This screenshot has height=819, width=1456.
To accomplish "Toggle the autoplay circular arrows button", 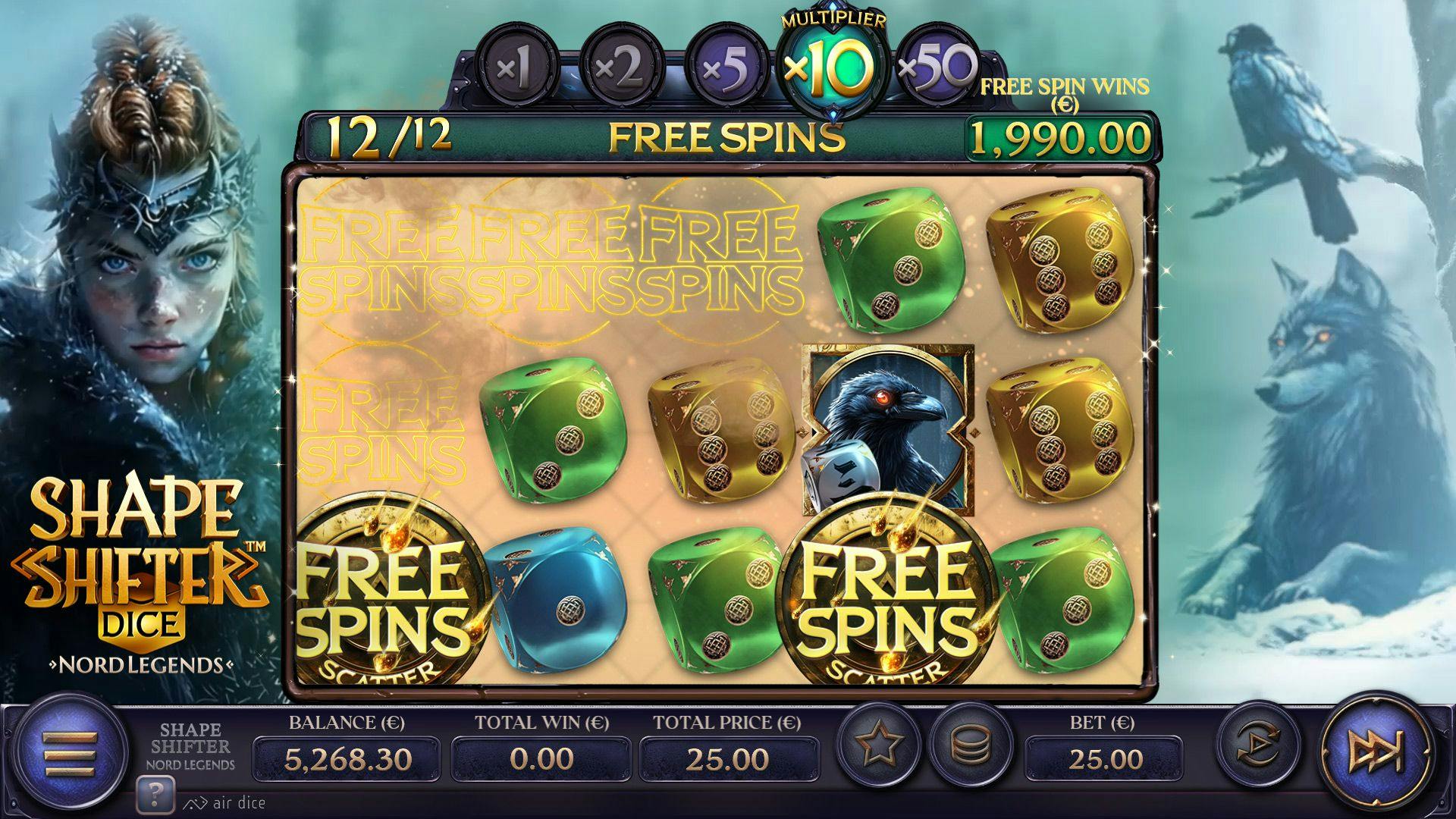I will (1259, 744).
